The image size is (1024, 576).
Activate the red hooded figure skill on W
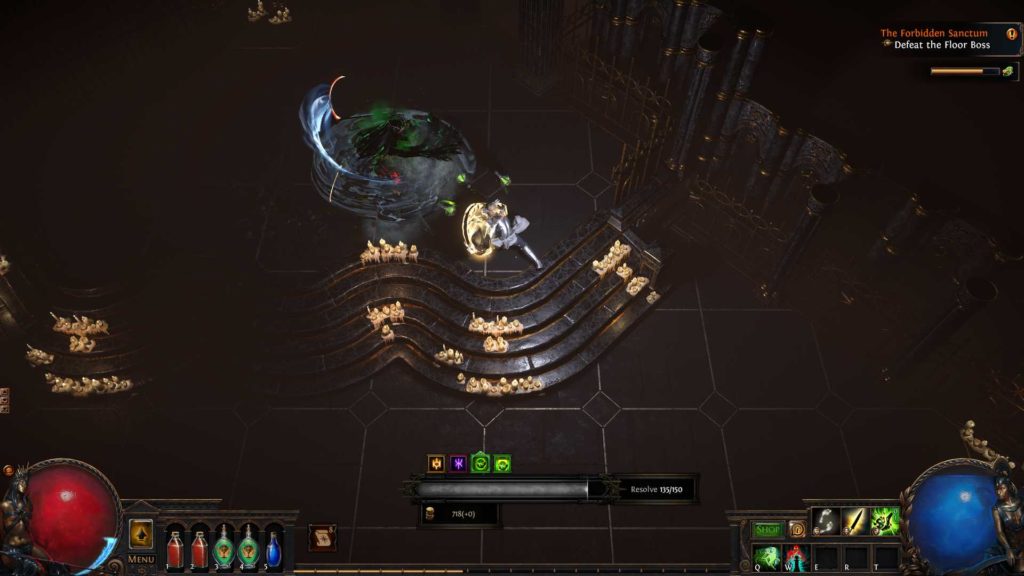(x=797, y=556)
